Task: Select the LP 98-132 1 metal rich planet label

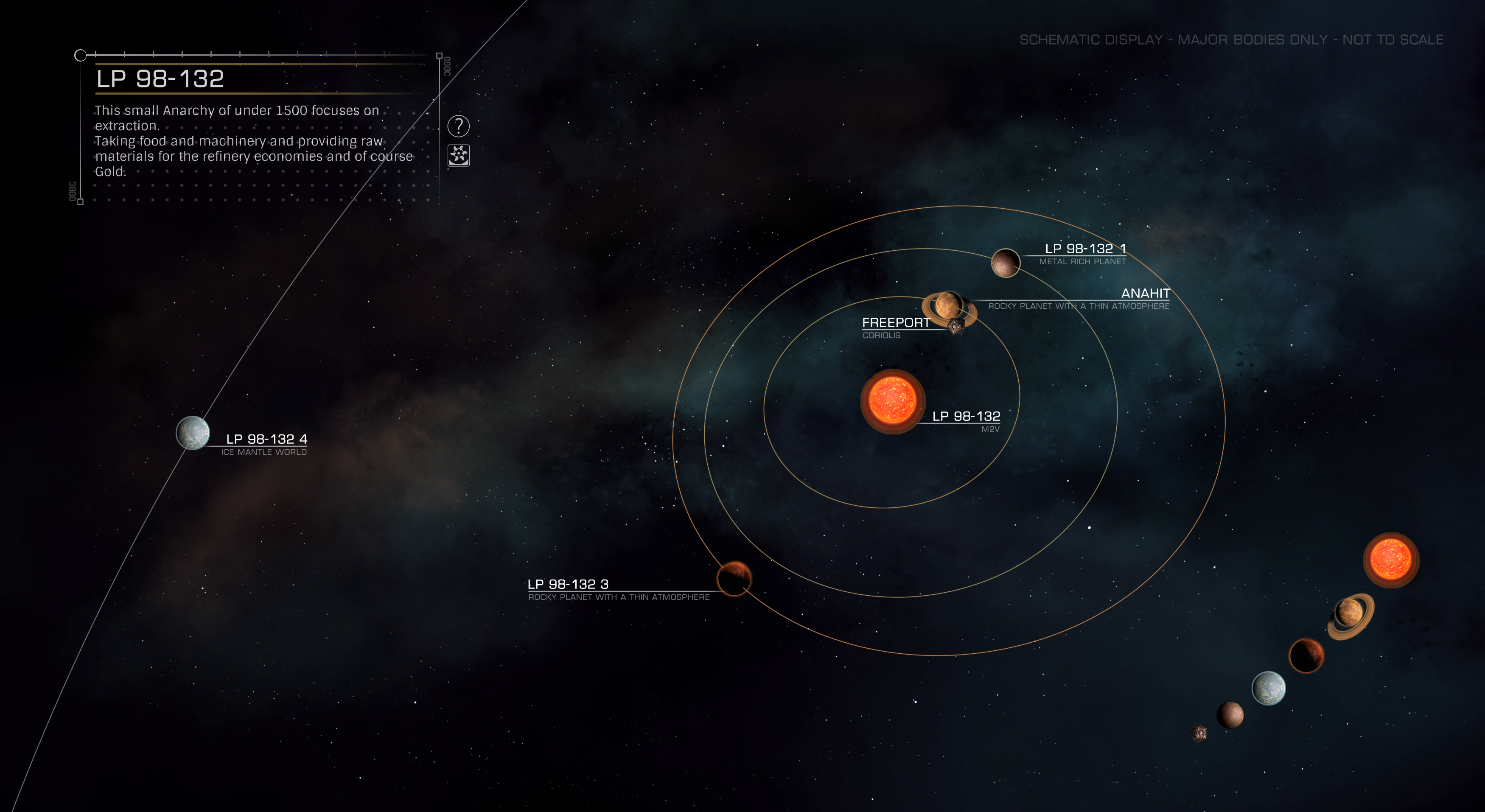Action: point(1084,249)
